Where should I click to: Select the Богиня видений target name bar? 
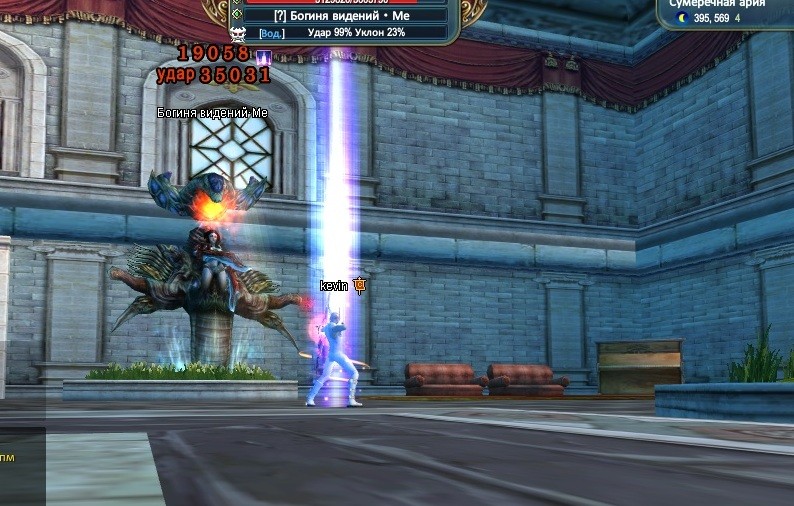click(345, 16)
